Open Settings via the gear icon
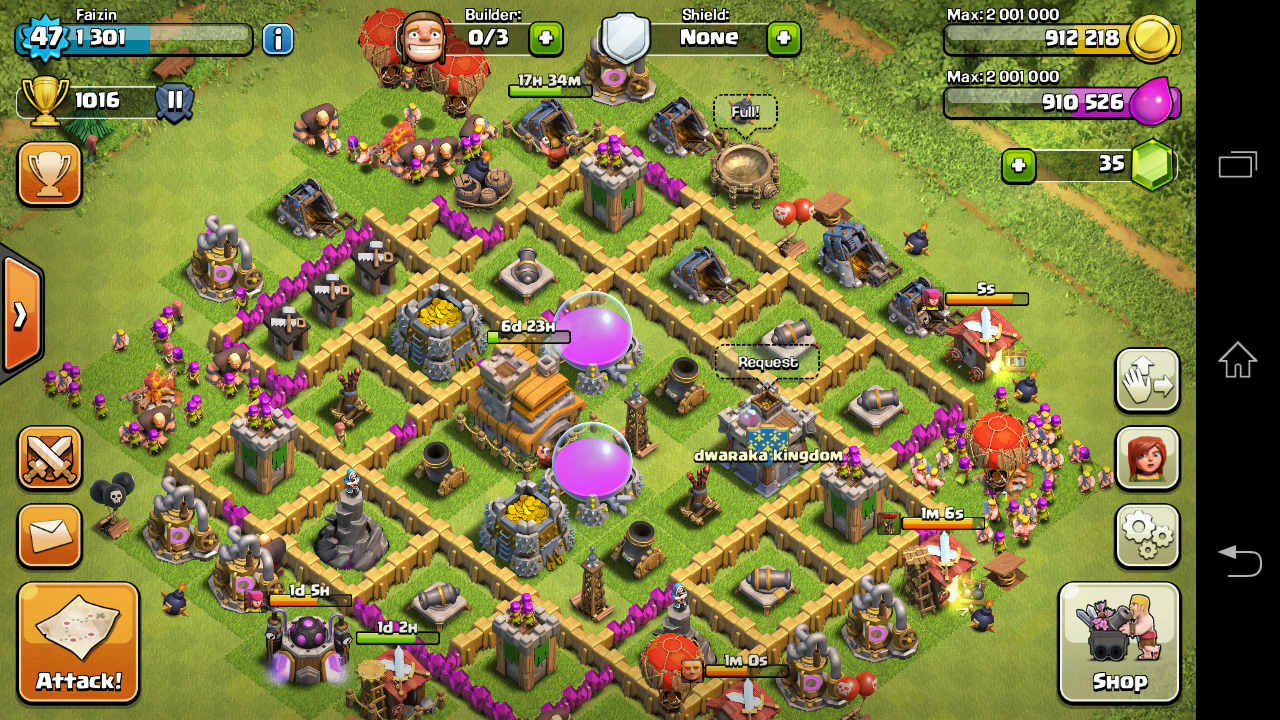 click(1146, 535)
